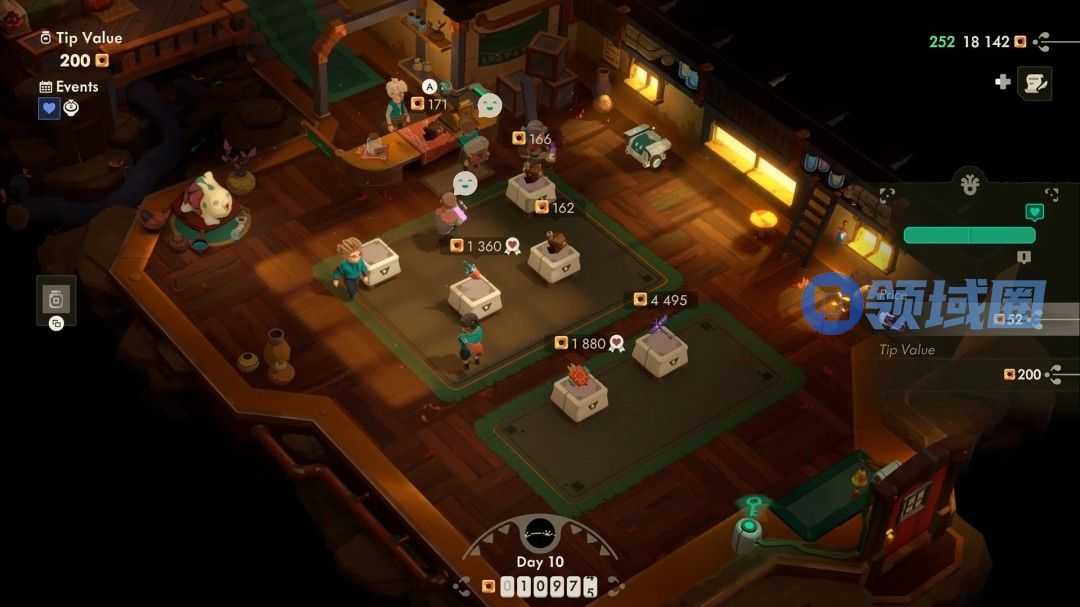Image resolution: width=1080 pixels, height=607 pixels.
Task: Open the scroll notes icon
Action: (1035, 83)
